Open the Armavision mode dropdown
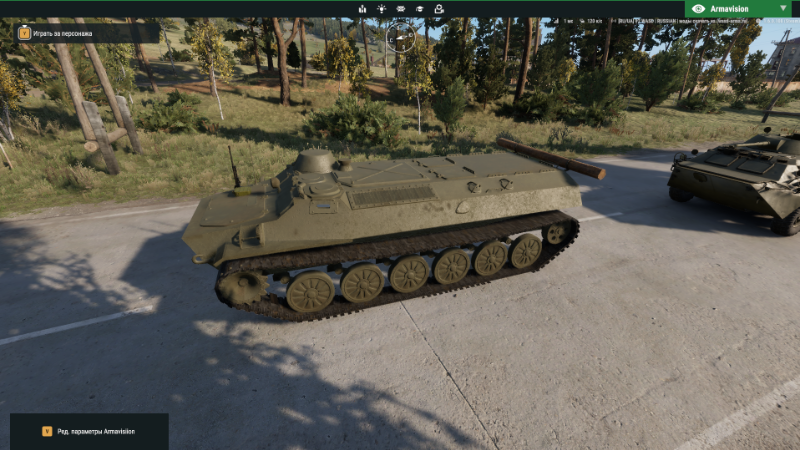This screenshot has width=800, height=450. click(741, 9)
